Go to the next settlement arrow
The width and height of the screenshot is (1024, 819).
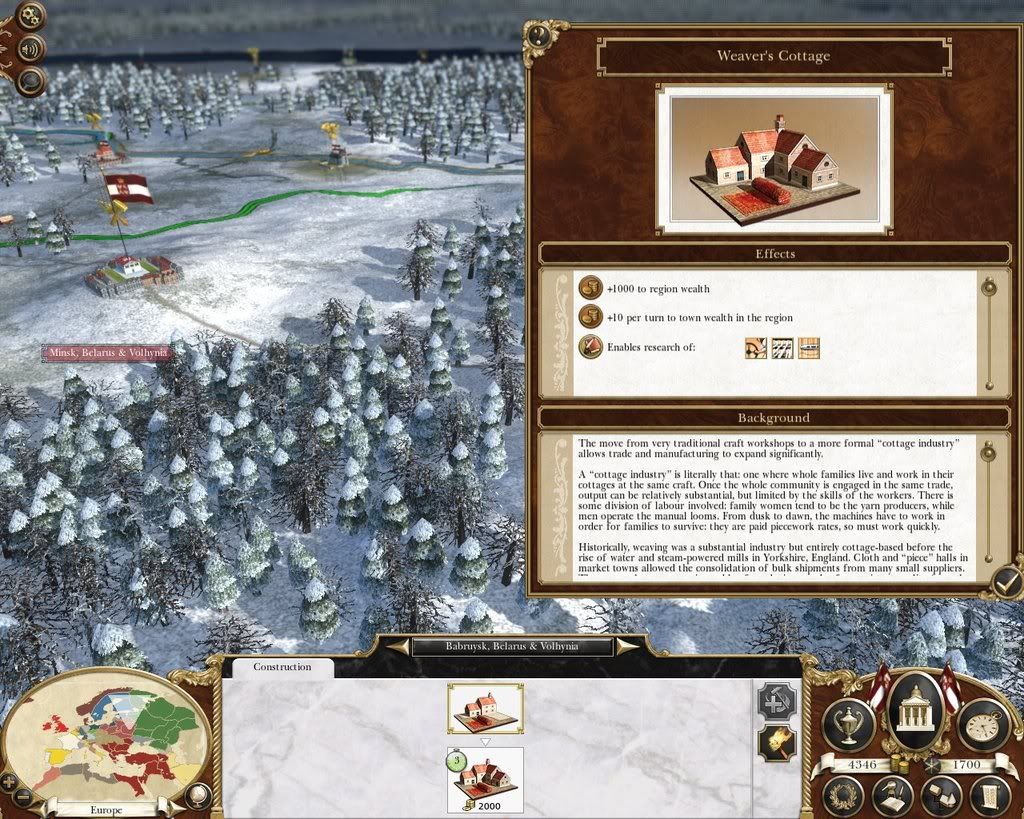point(627,647)
